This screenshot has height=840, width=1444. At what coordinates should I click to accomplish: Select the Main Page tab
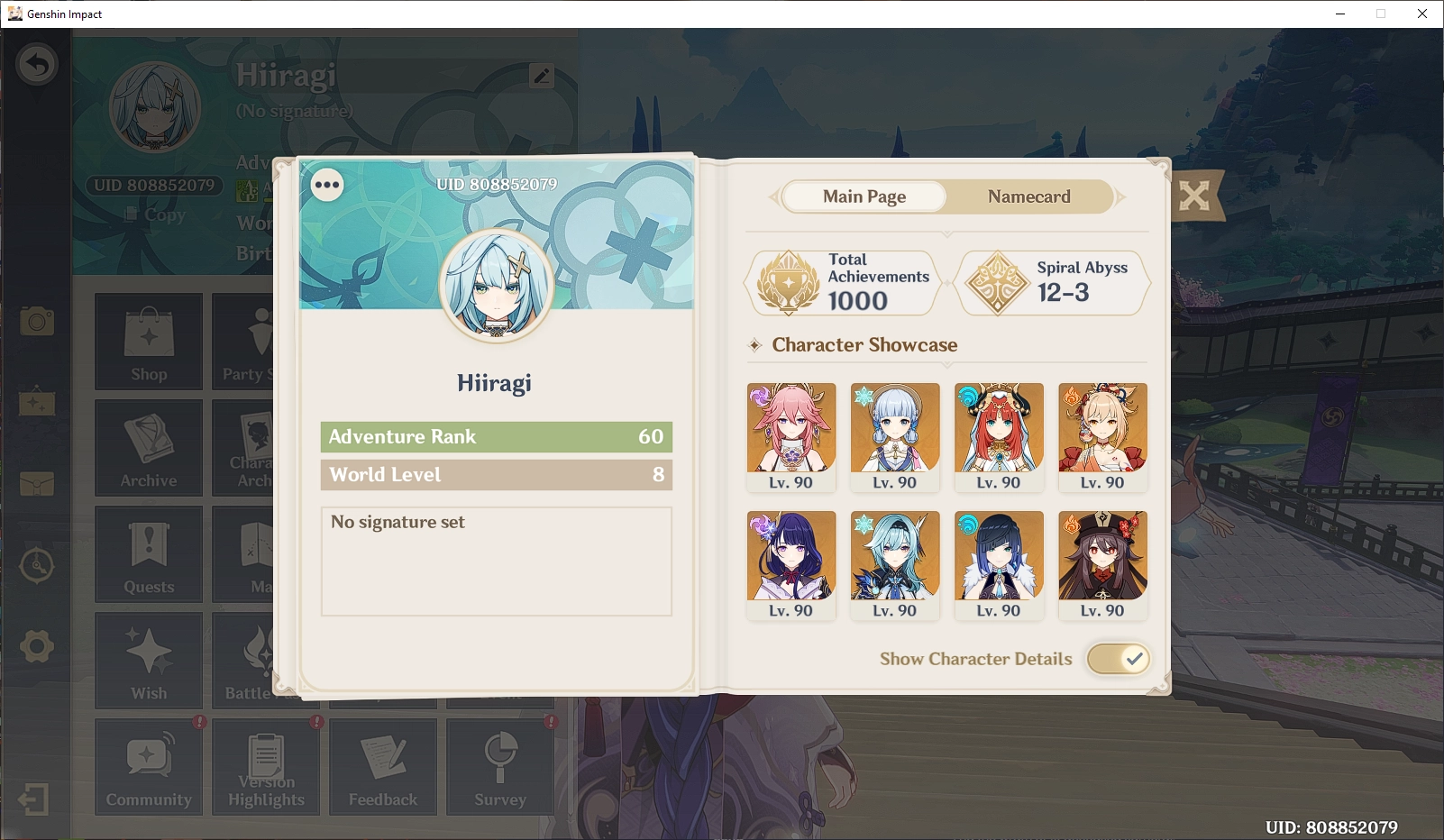coord(863,196)
